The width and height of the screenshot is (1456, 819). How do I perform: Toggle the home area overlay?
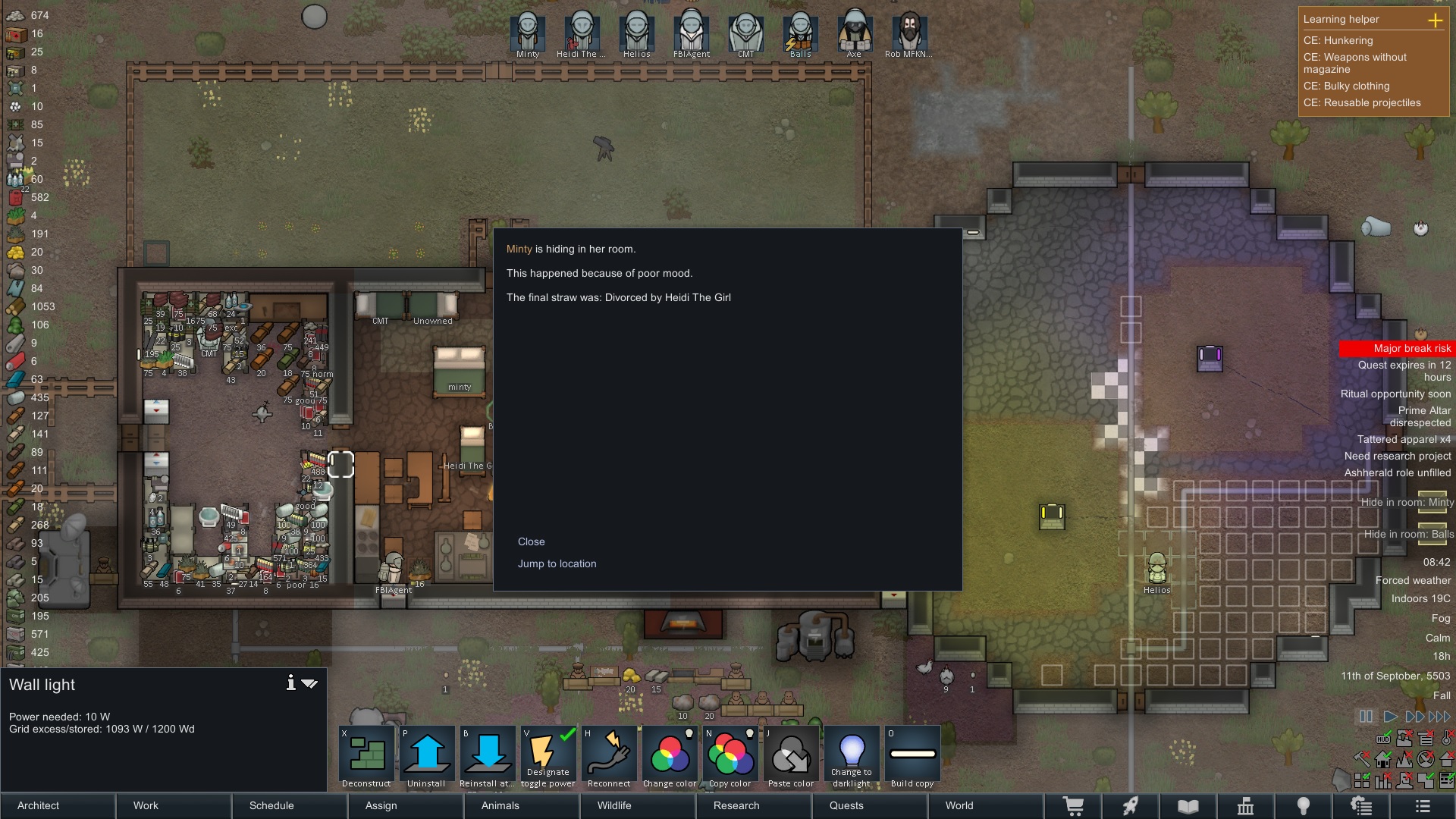pyautogui.click(x=1383, y=759)
